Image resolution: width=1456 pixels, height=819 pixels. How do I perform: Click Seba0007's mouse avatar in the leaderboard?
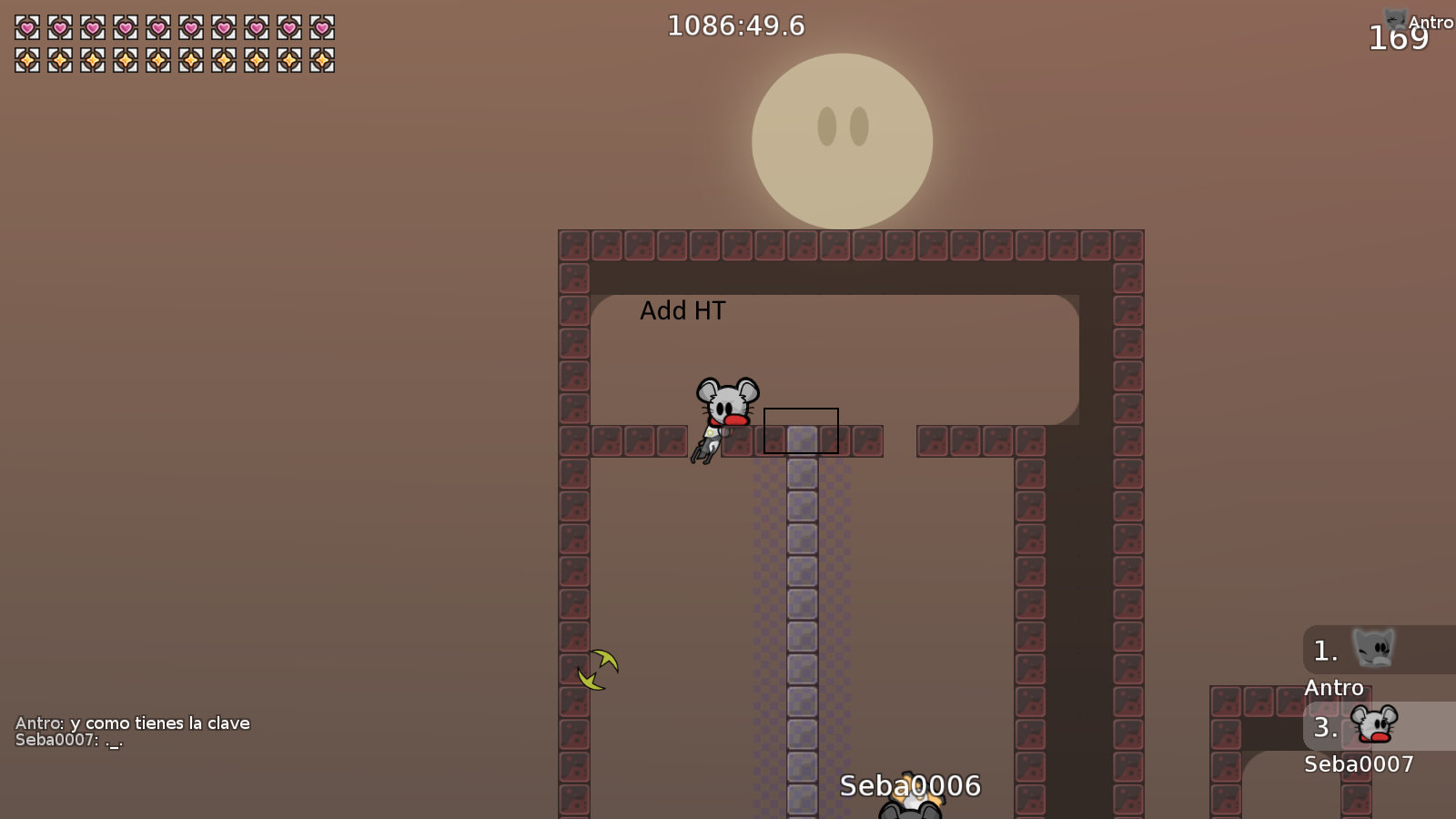pyautogui.click(x=1377, y=723)
